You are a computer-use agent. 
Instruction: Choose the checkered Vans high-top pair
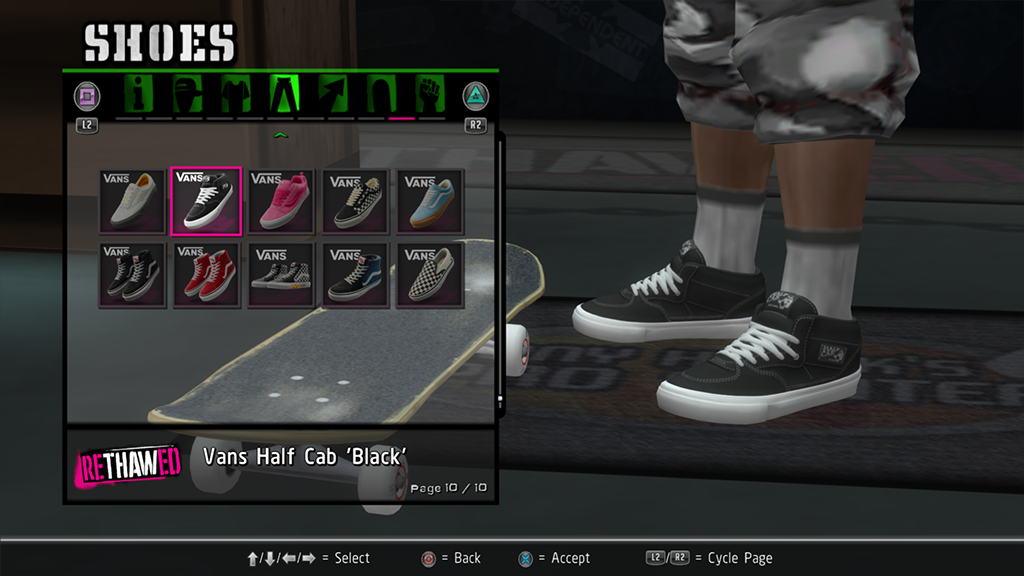pos(281,275)
